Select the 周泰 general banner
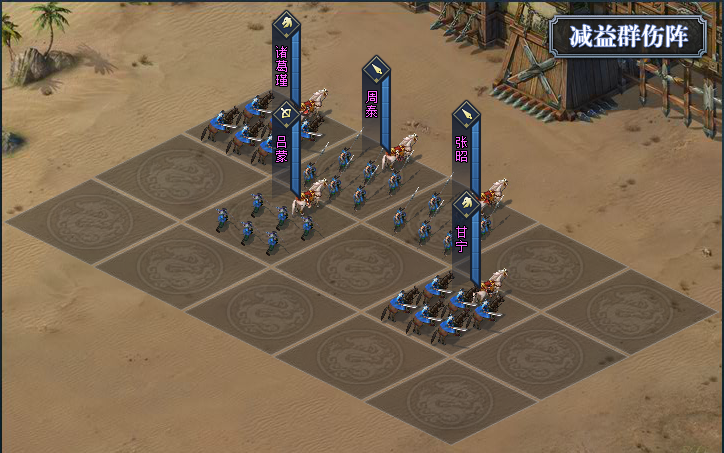724x453 pixels. pos(375,100)
